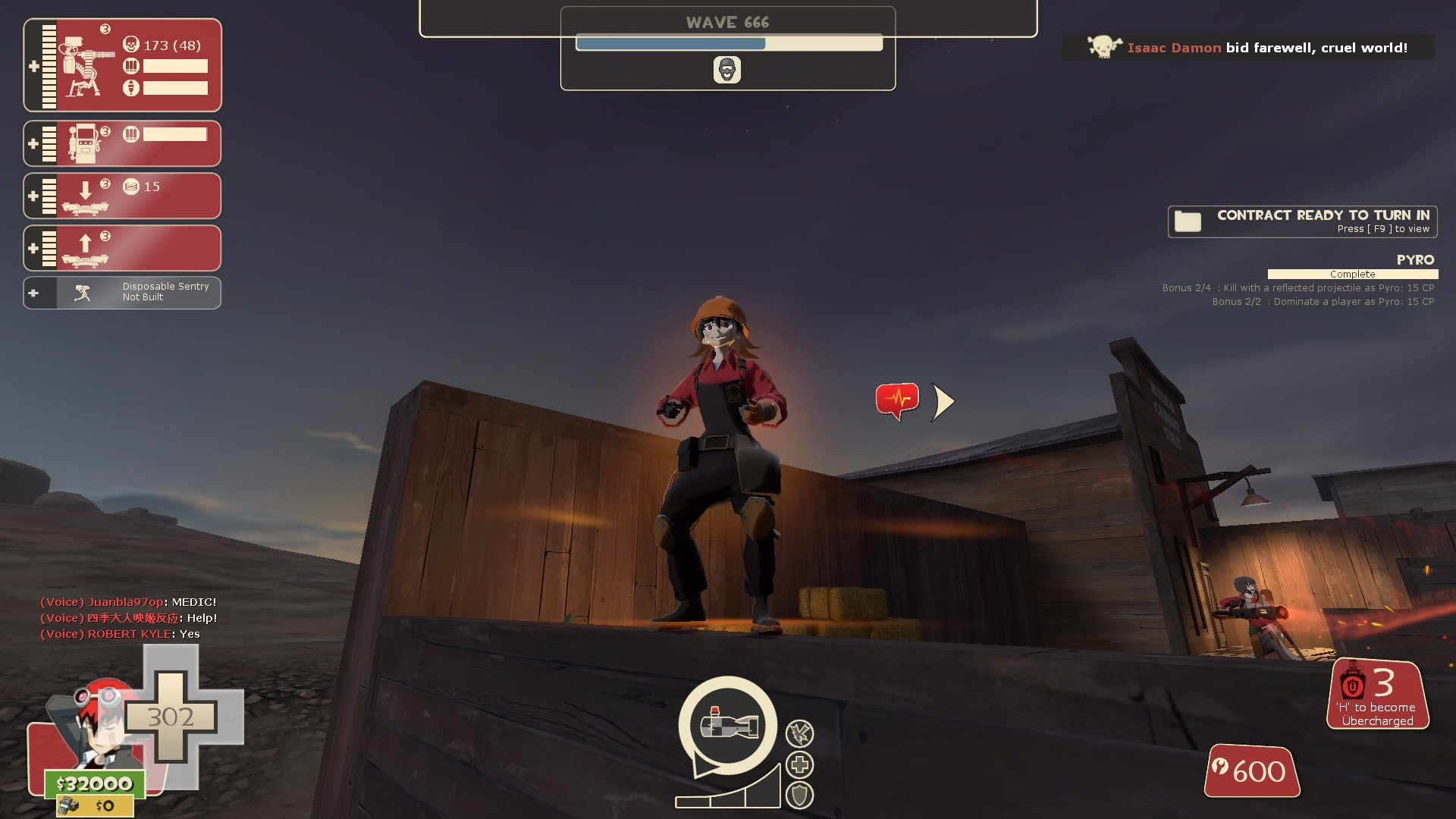Click the skull icon under the wave bar
Viewport: 1456px width, 819px height.
click(x=727, y=69)
